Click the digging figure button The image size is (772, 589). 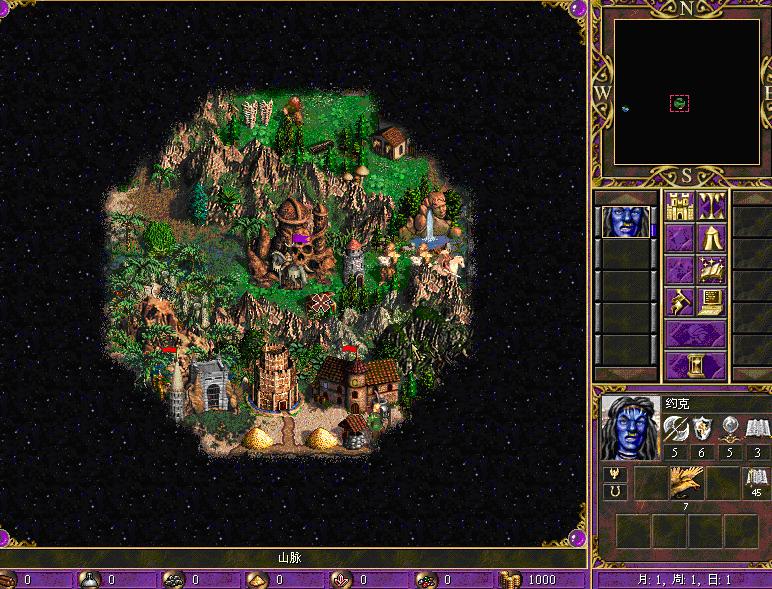pyautogui.click(x=680, y=301)
